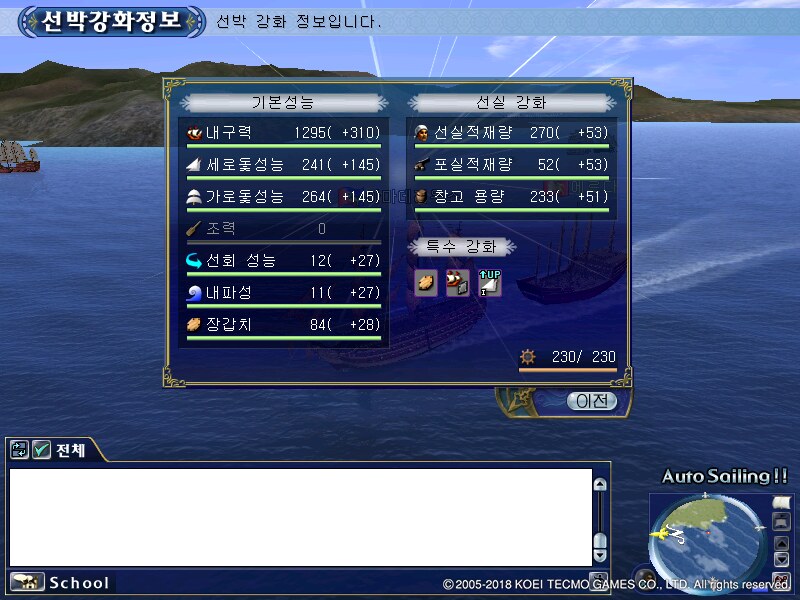Toggle the green checkmark chat filter
This screenshot has height=600, width=800.
(x=42, y=450)
